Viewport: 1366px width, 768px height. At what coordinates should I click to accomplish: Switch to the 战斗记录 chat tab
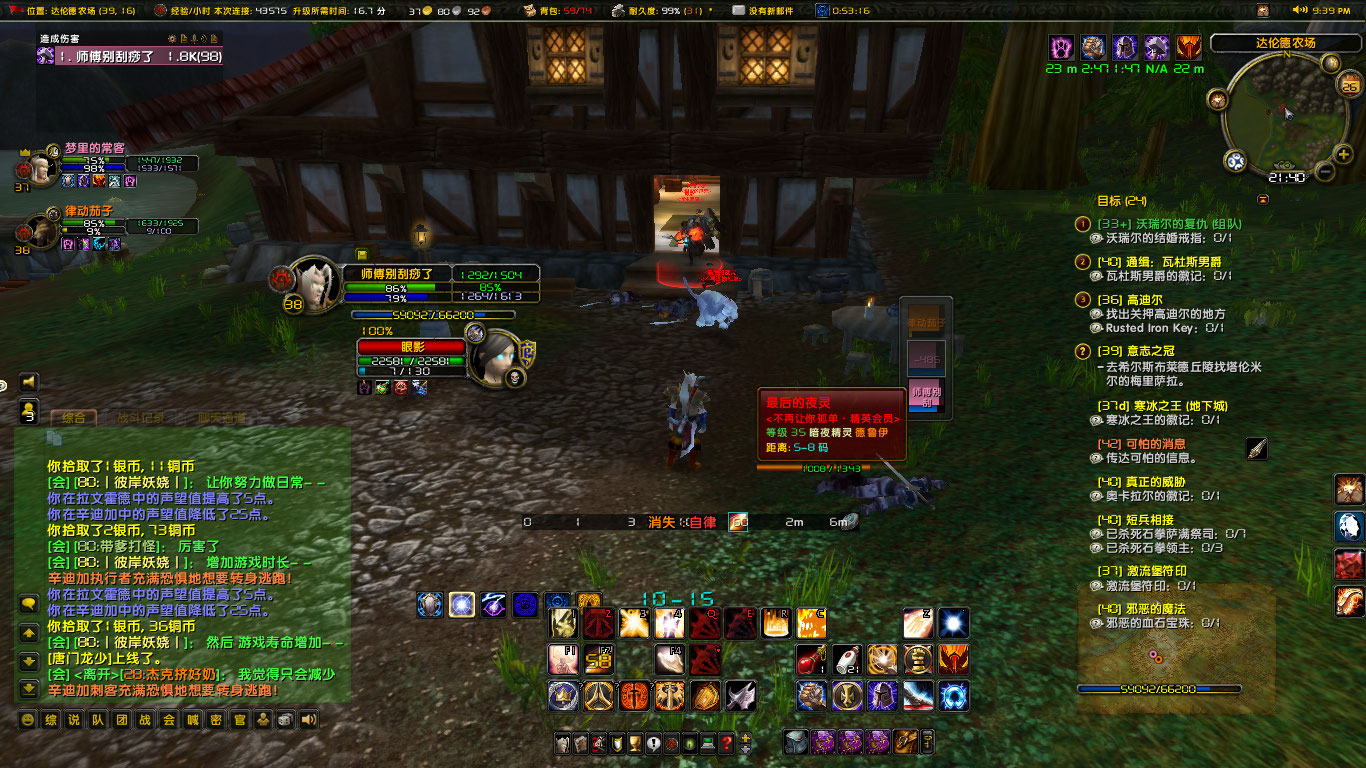pos(141,419)
